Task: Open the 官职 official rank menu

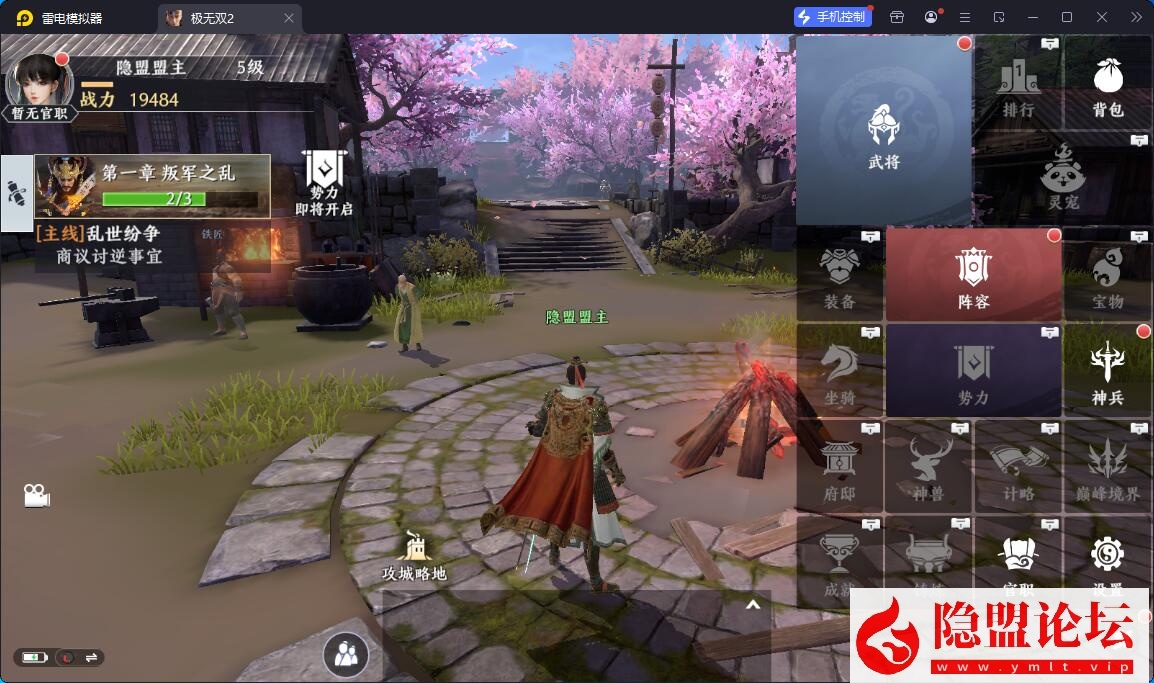Action: pyautogui.click(x=1018, y=562)
